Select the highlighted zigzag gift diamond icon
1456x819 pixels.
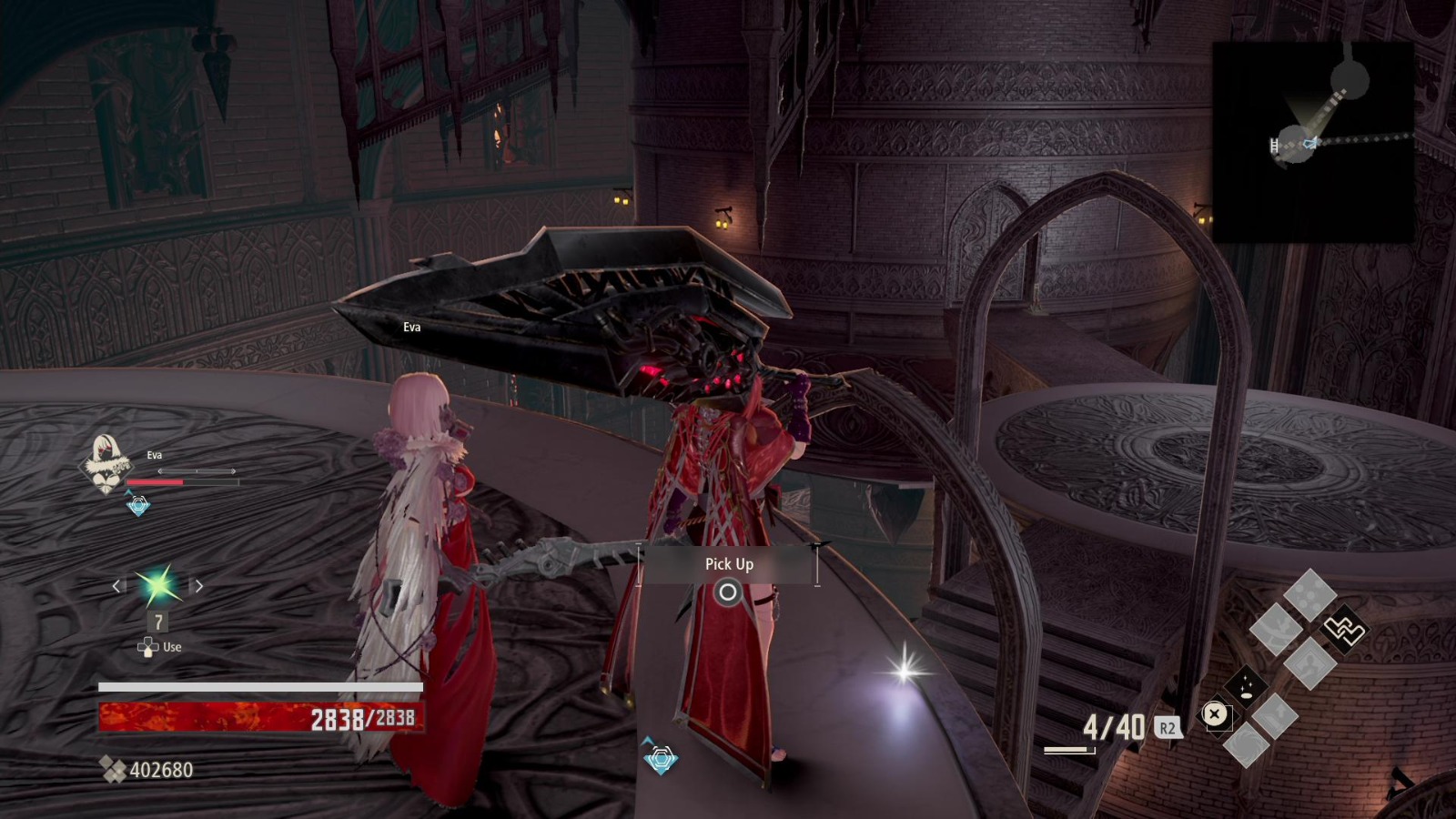point(1344,629)
